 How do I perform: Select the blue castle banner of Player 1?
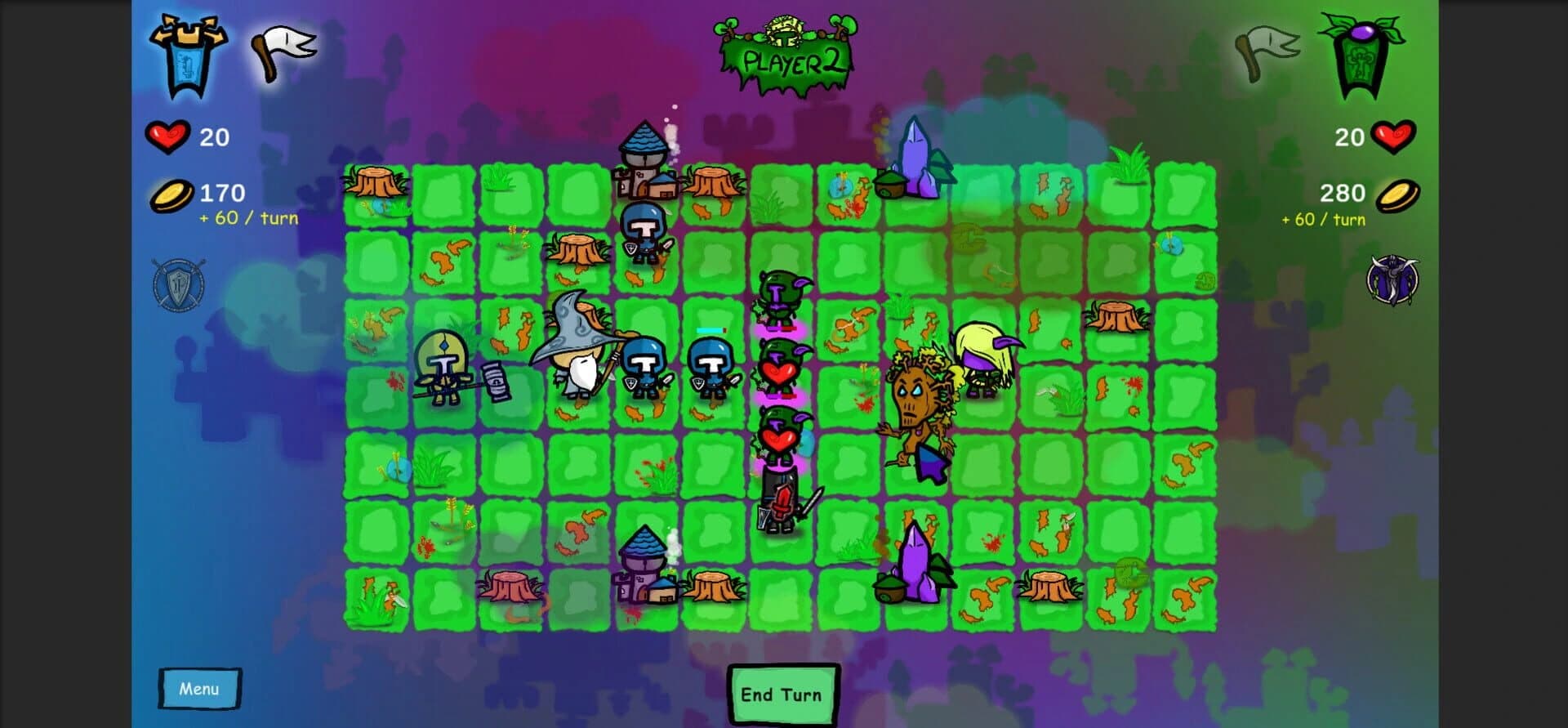(x=189, y=53)
